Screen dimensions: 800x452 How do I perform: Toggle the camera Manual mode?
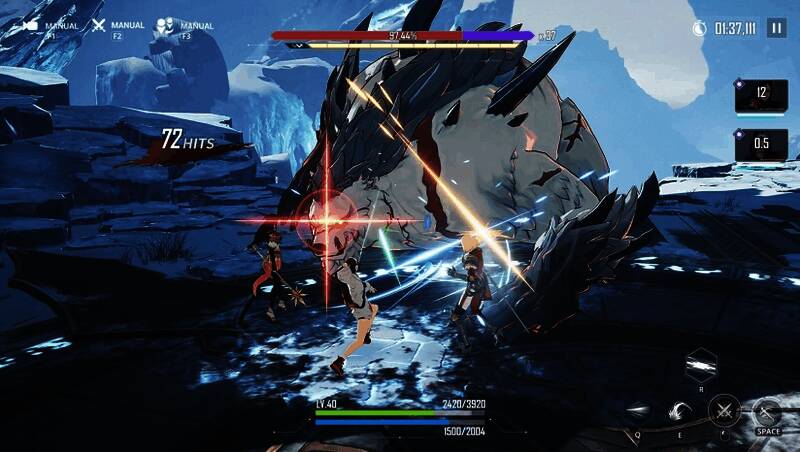[x=30, y=27]
